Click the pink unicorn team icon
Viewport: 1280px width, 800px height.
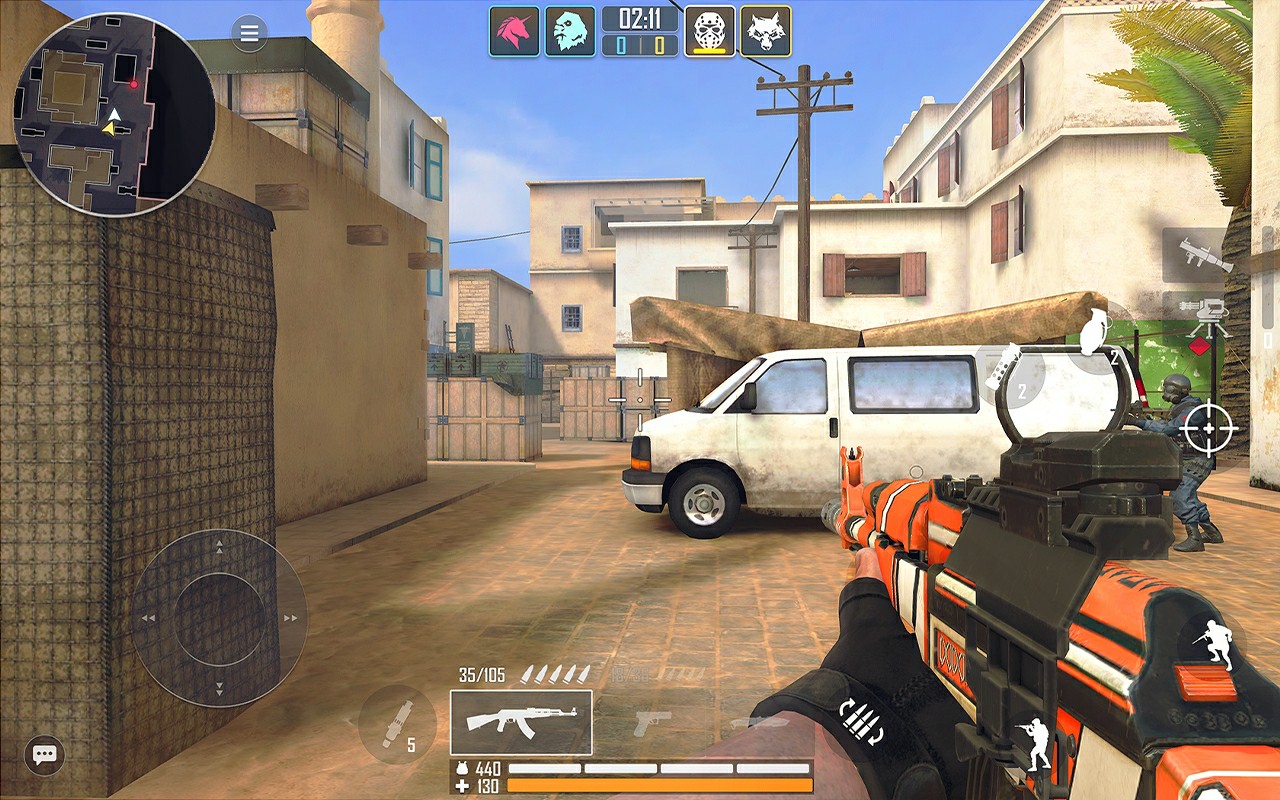coord(514,31)
